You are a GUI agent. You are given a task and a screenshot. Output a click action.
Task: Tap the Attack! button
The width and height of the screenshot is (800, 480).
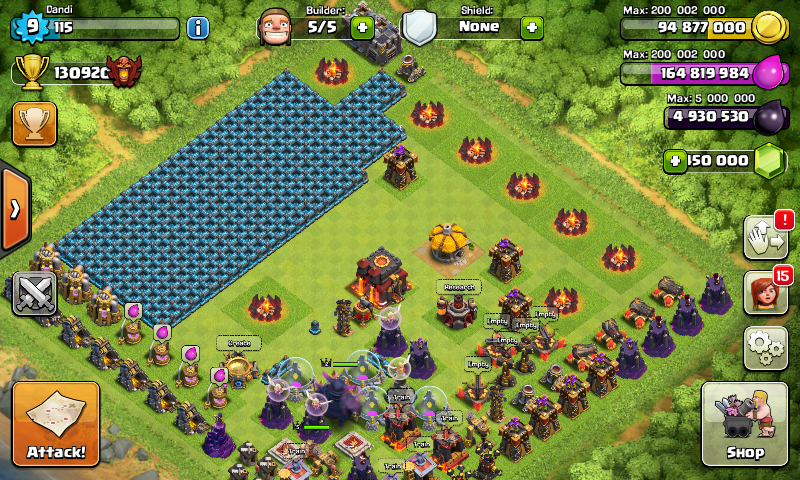click(56, 424)
